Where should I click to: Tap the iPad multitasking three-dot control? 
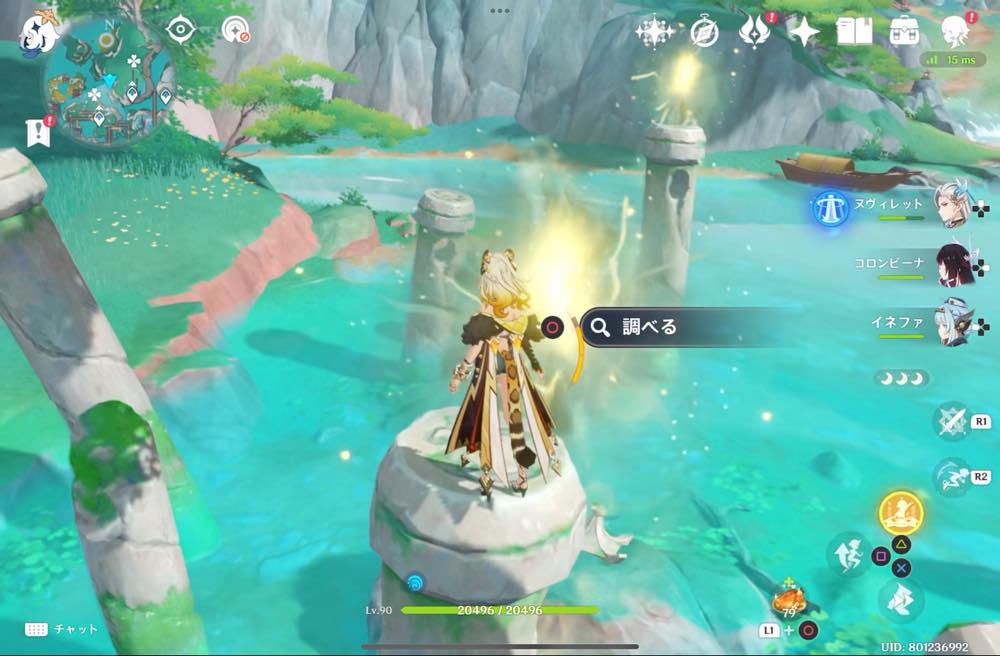(500, 11)
